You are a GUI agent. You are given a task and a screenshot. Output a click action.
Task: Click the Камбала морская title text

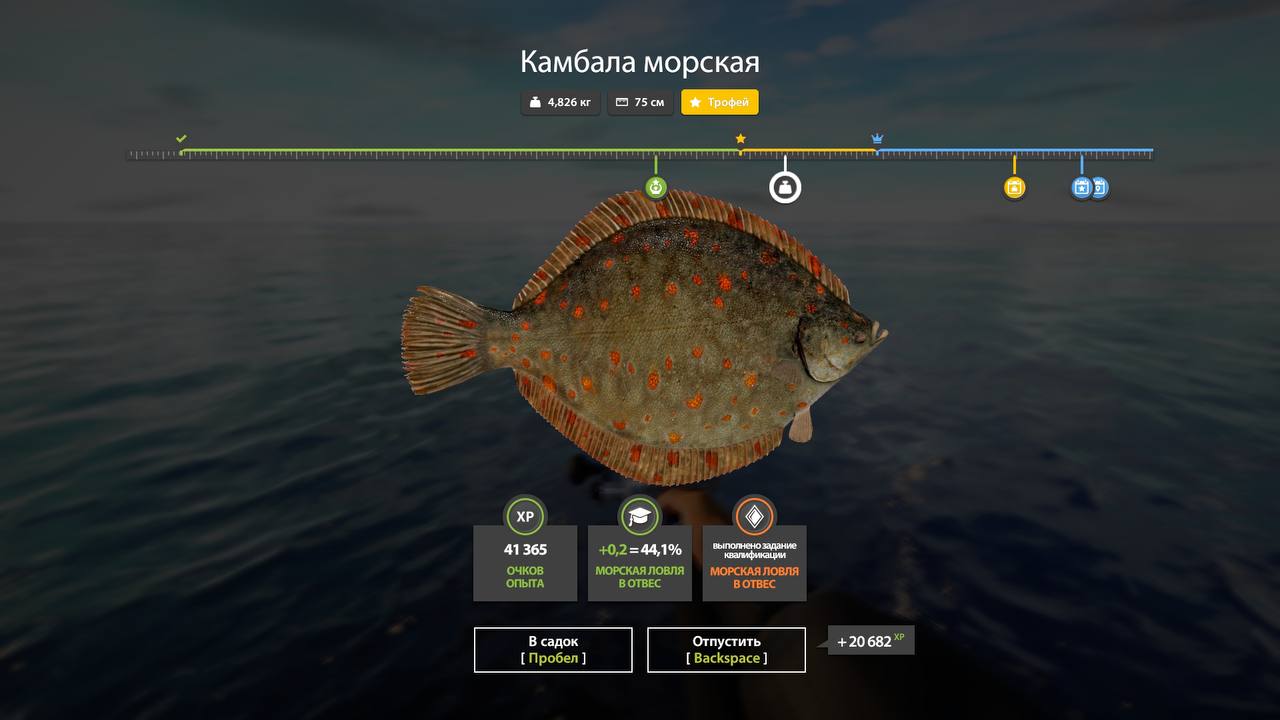[639, 61]
